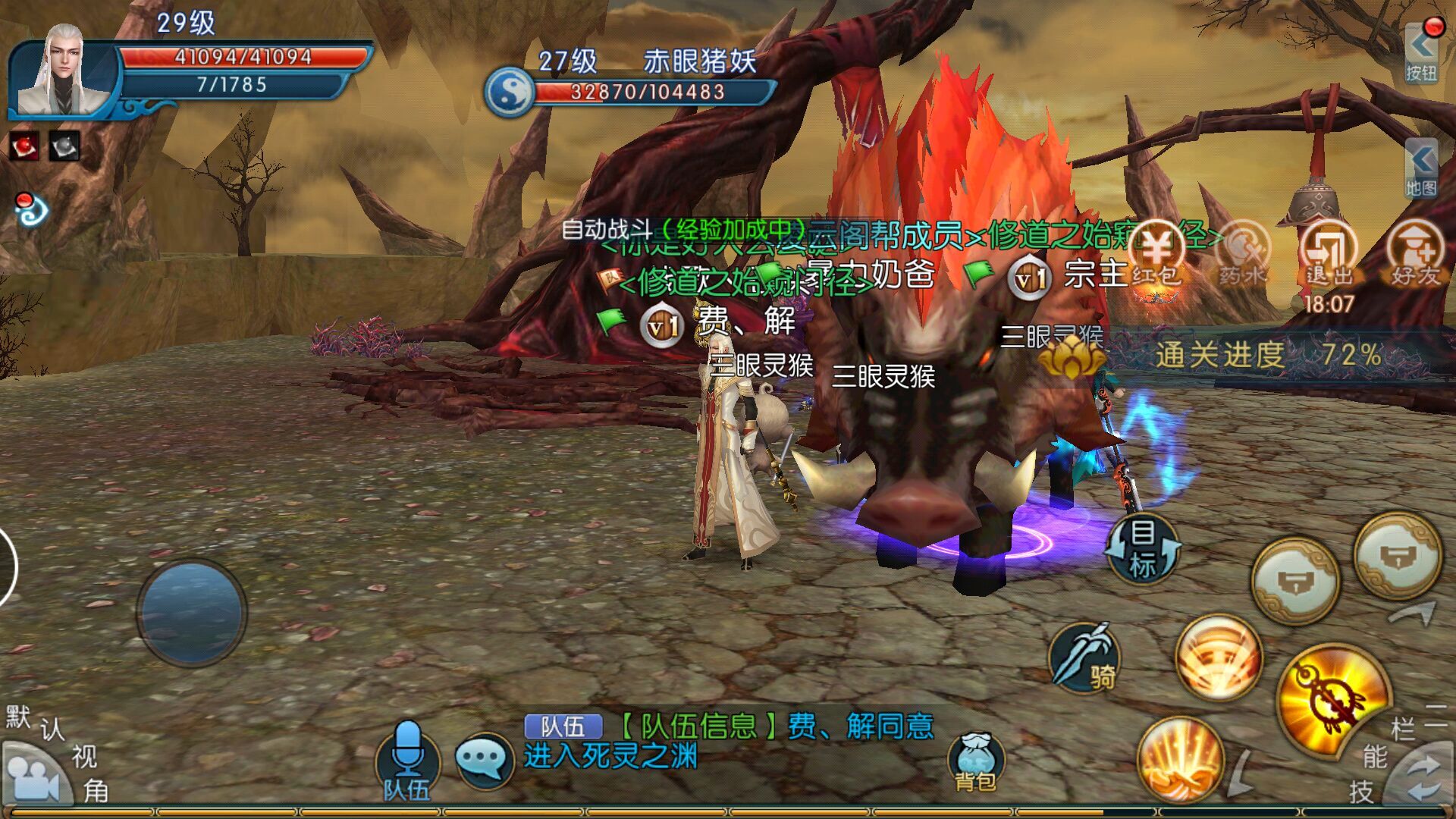Cast the golden talisman emblem skill
Image resolution: width=1456 pixels, height=819 pixels.
pos(1332,699)
